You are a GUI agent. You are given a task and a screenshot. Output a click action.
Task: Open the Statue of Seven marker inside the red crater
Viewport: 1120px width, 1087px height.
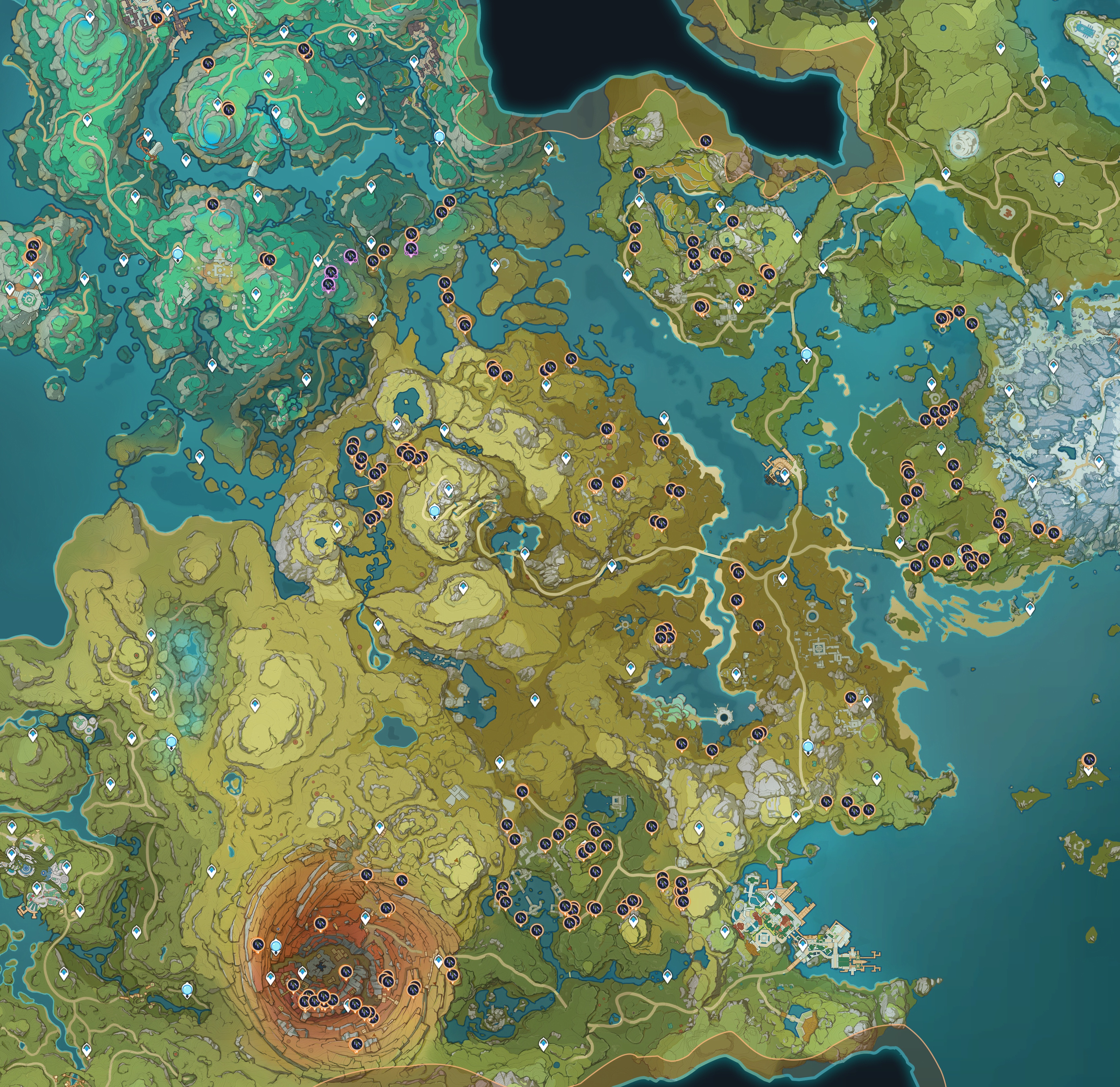(x=276, y=947)
